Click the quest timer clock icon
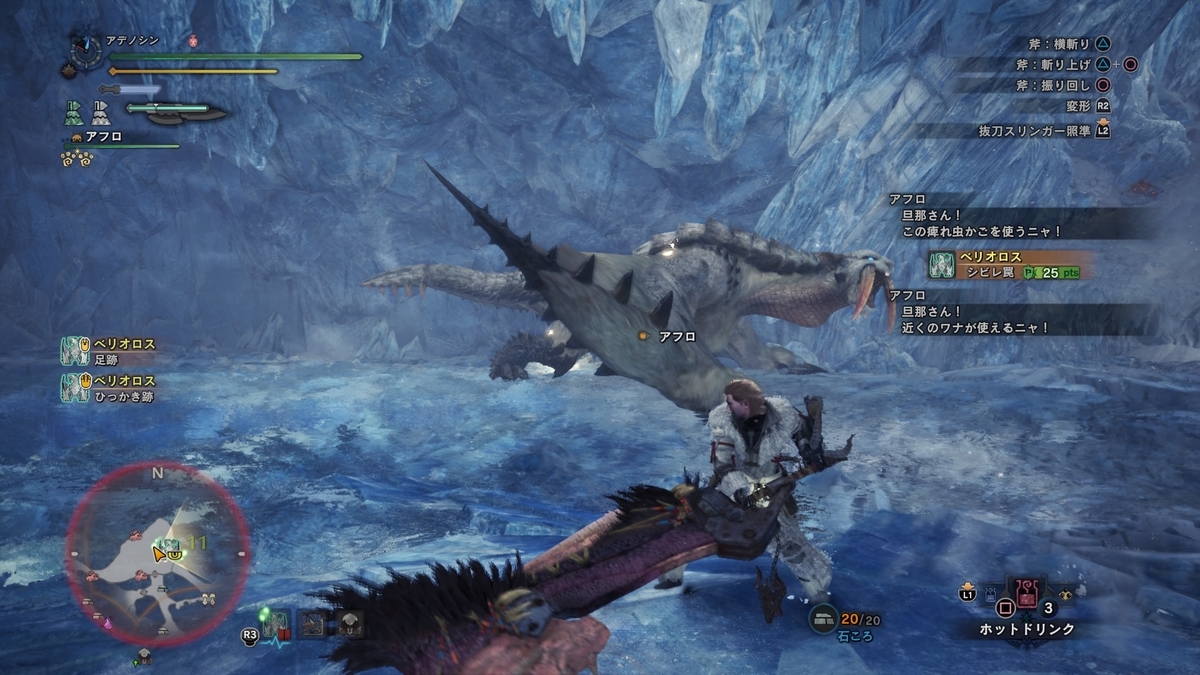1200x675 pixels. coord(83,50)
